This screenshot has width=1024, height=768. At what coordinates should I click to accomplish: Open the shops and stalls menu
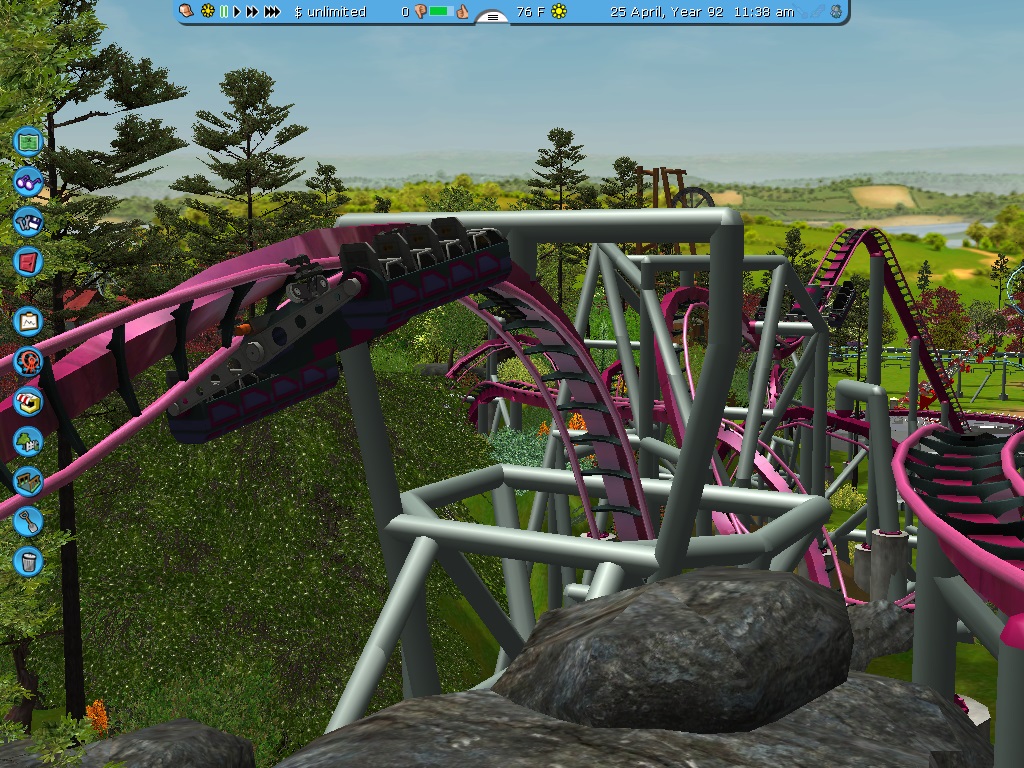click(x=28, y=402)
